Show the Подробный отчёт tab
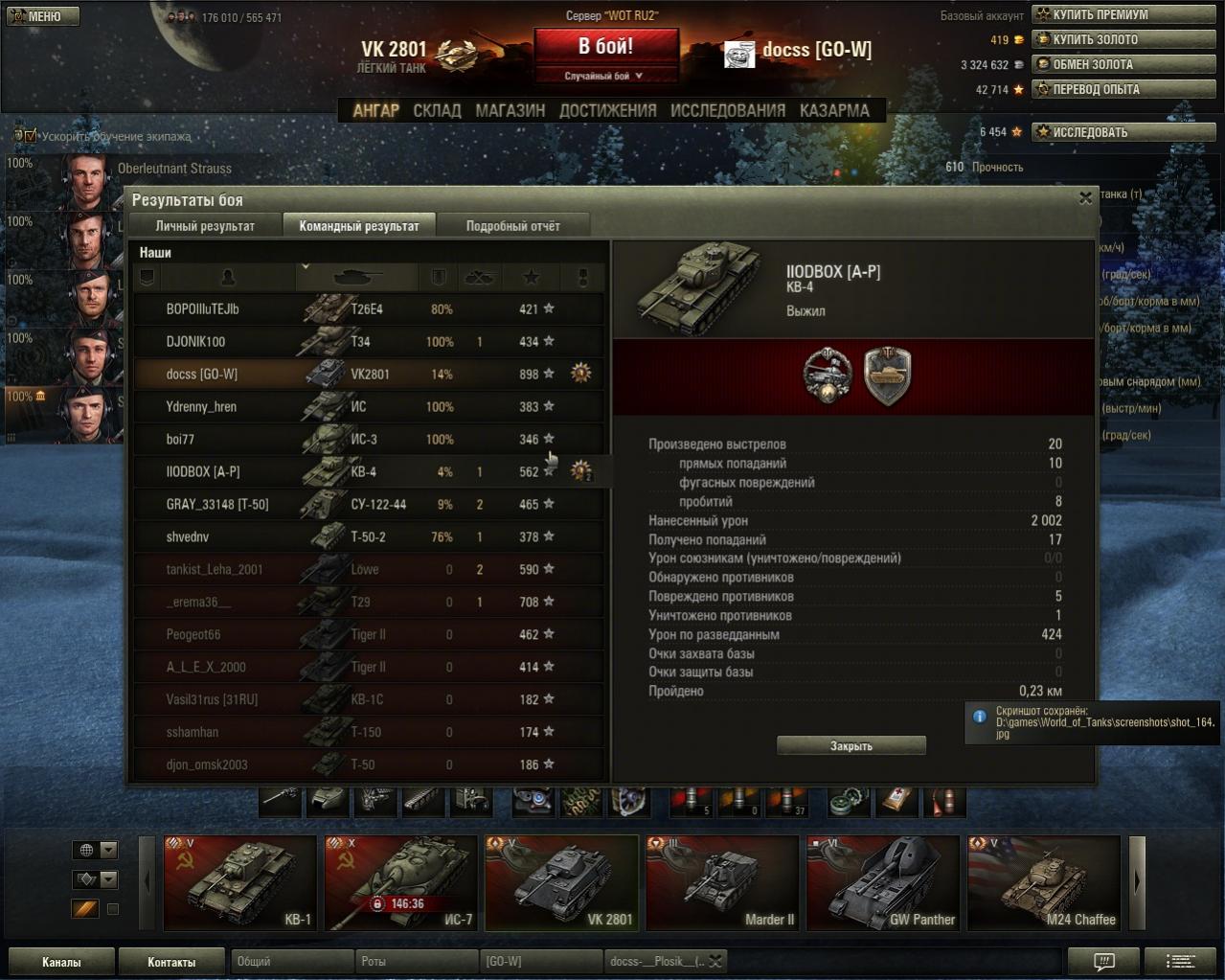The image size is (1225, 980). pos(512,226)
